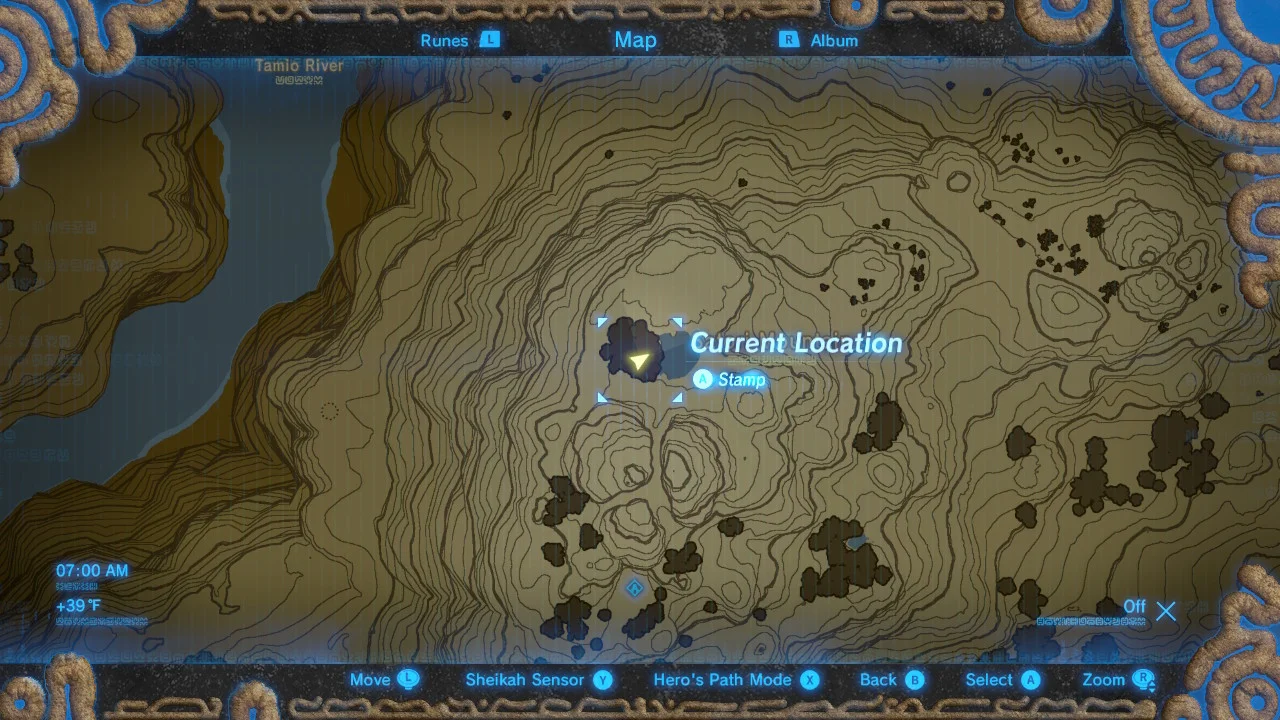Click the X button icon for Hero's Path Mode
1280x720 pixels.
coord(811,679)
